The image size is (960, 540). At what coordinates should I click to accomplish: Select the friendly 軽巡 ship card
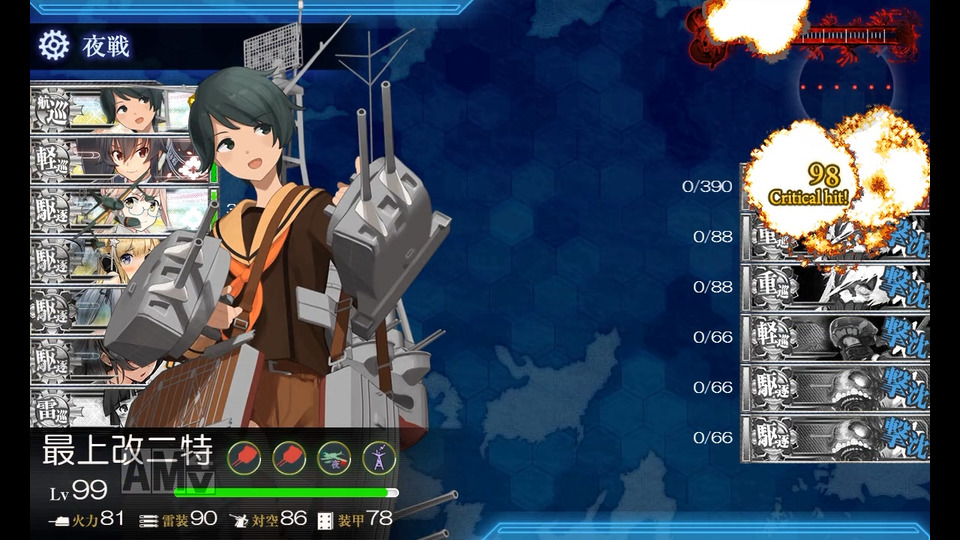100,157
